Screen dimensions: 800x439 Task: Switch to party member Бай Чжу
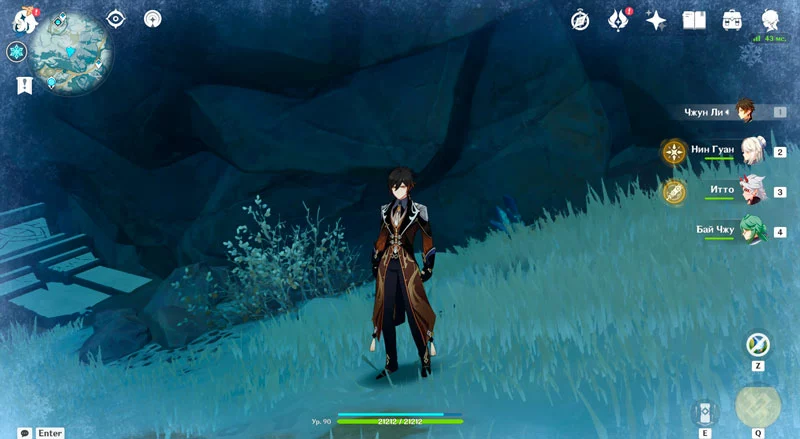tap(752, 230)
